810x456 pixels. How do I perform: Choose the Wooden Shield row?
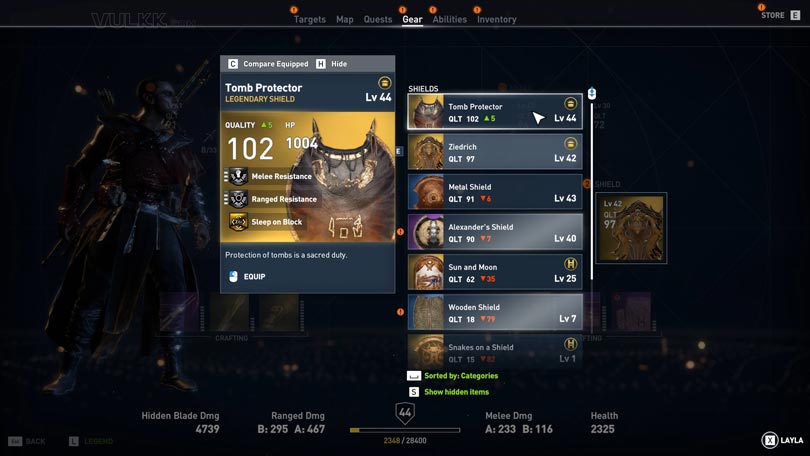pyautogui.click(x=495, y=312)
